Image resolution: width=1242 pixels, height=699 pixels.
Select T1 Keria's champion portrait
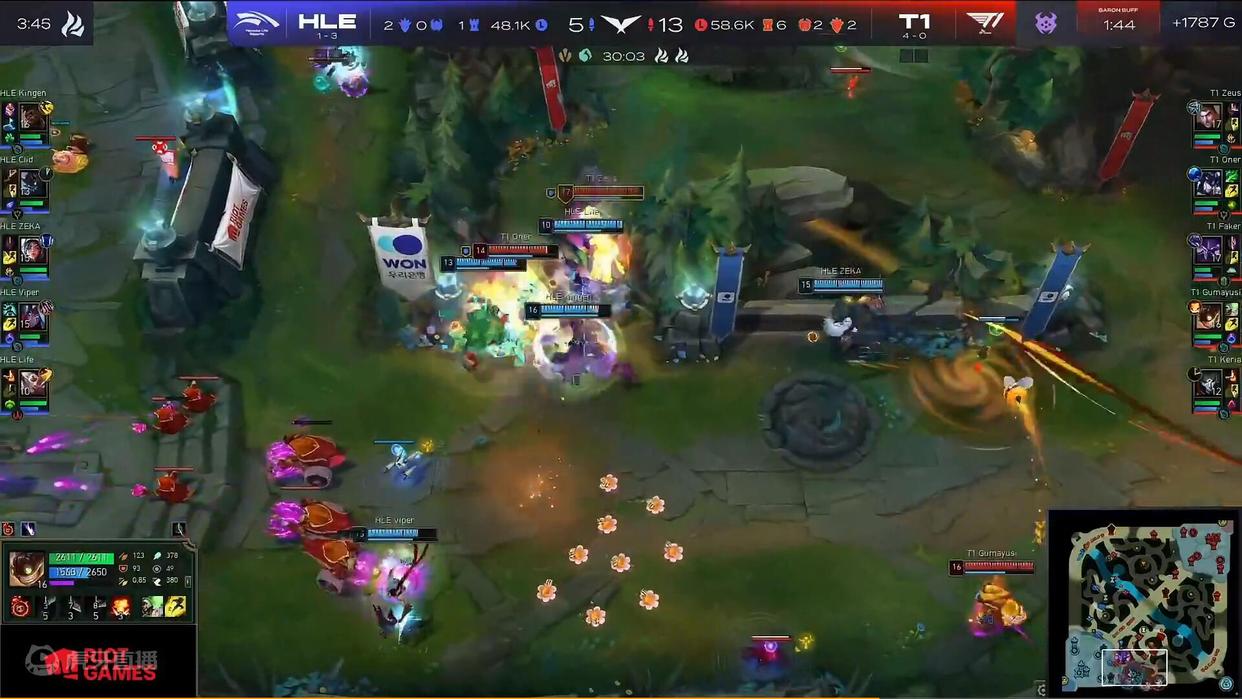tap(1209, 383)
